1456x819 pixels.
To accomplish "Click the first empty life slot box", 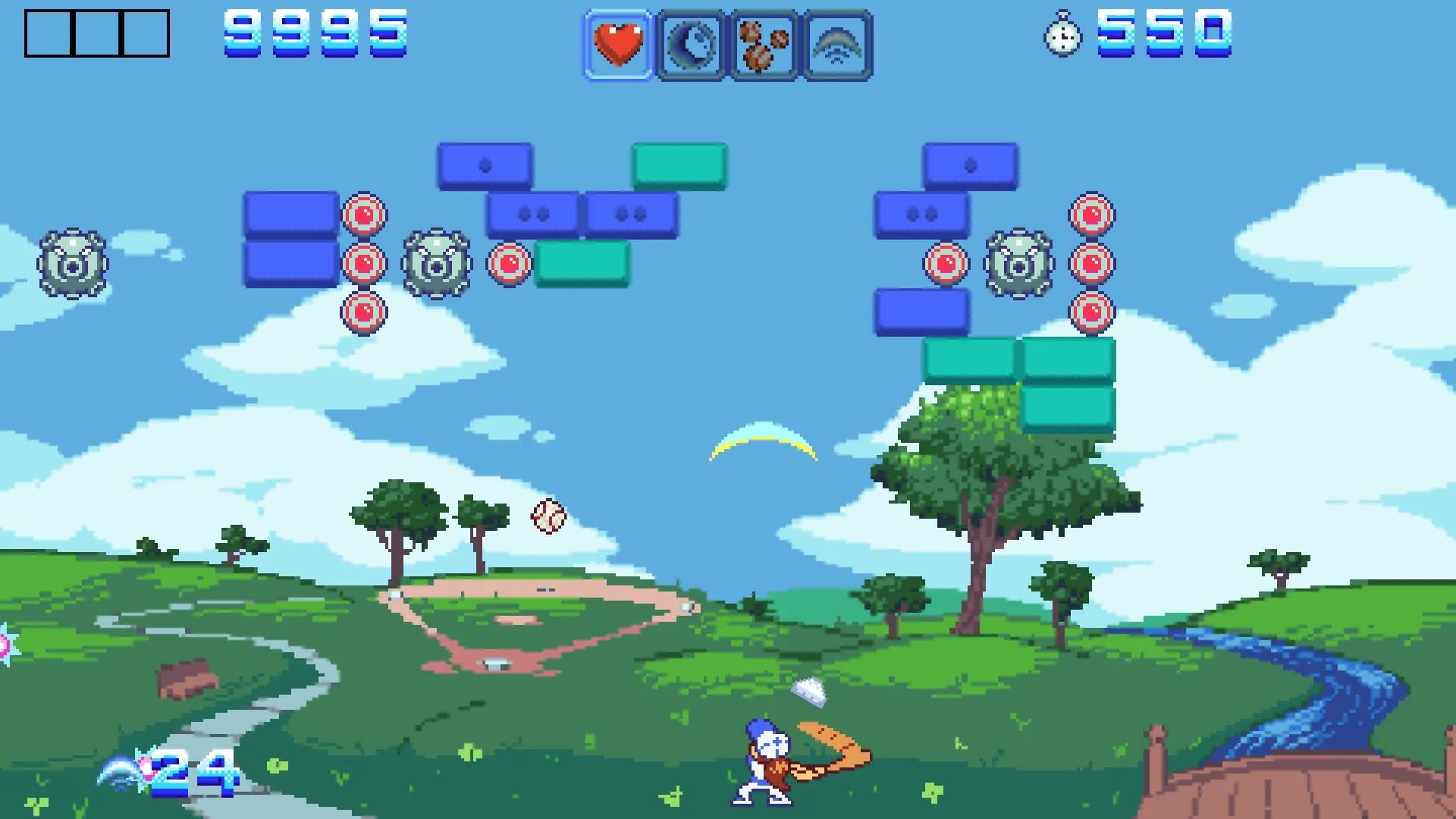I will click(47, 32).
